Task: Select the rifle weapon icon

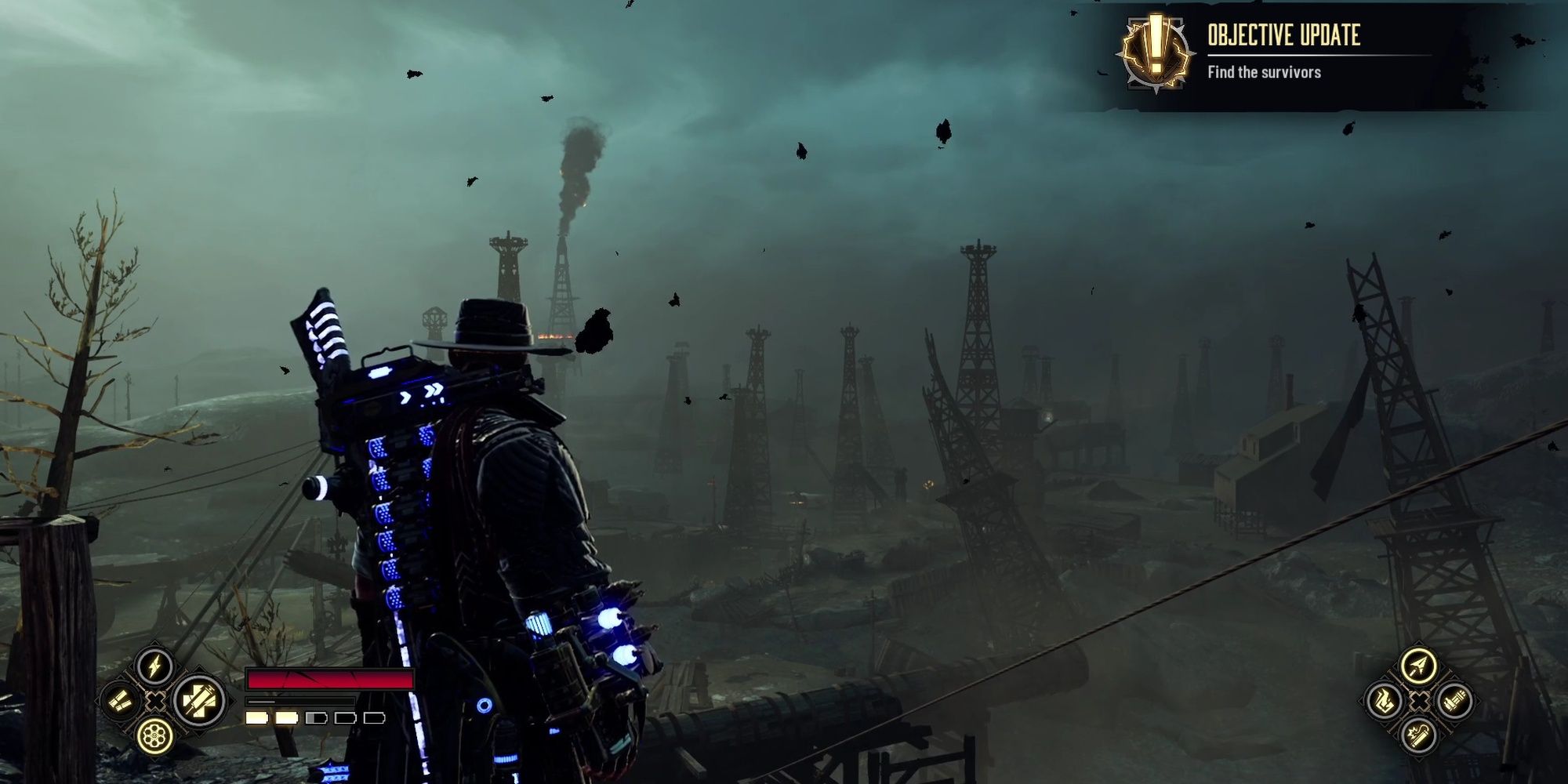Action: pos(1455,700)
